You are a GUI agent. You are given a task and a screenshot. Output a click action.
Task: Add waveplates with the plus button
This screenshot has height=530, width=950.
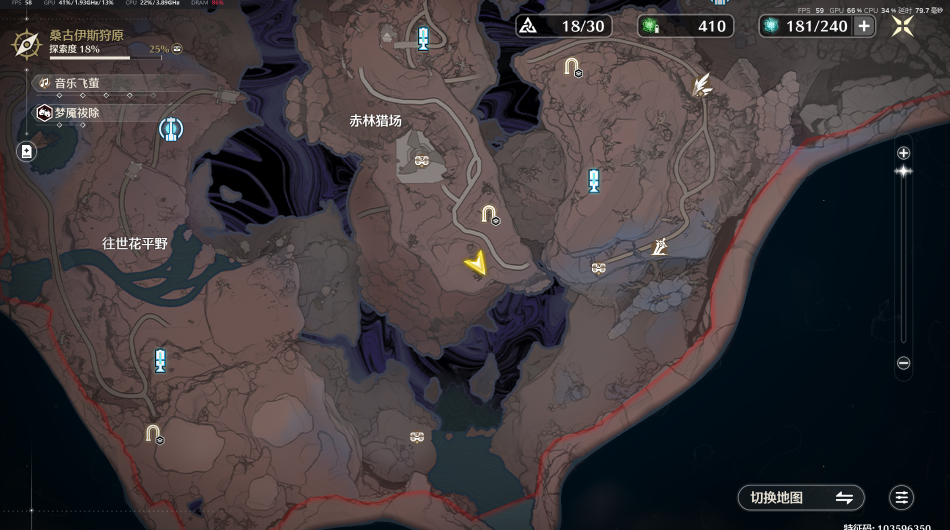click(x=864, y=26)
